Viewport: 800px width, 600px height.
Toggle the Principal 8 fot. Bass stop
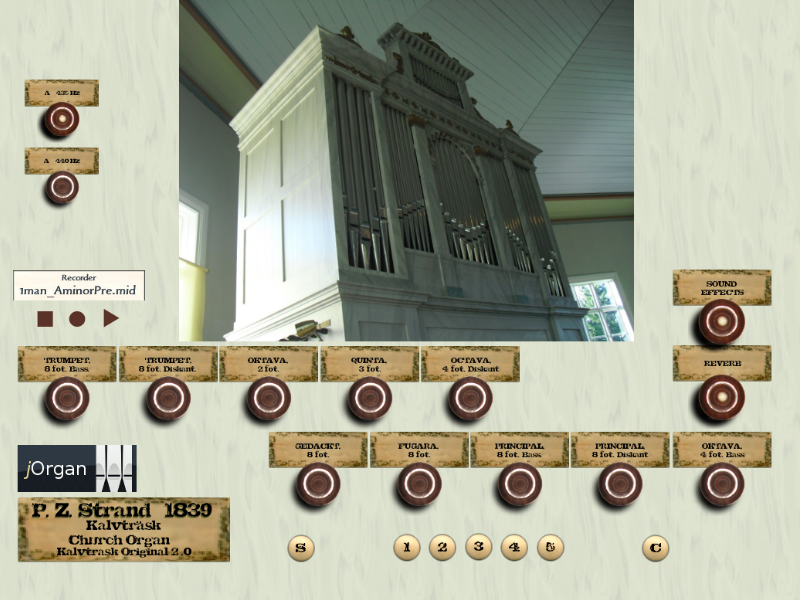(x=520, y=485)
